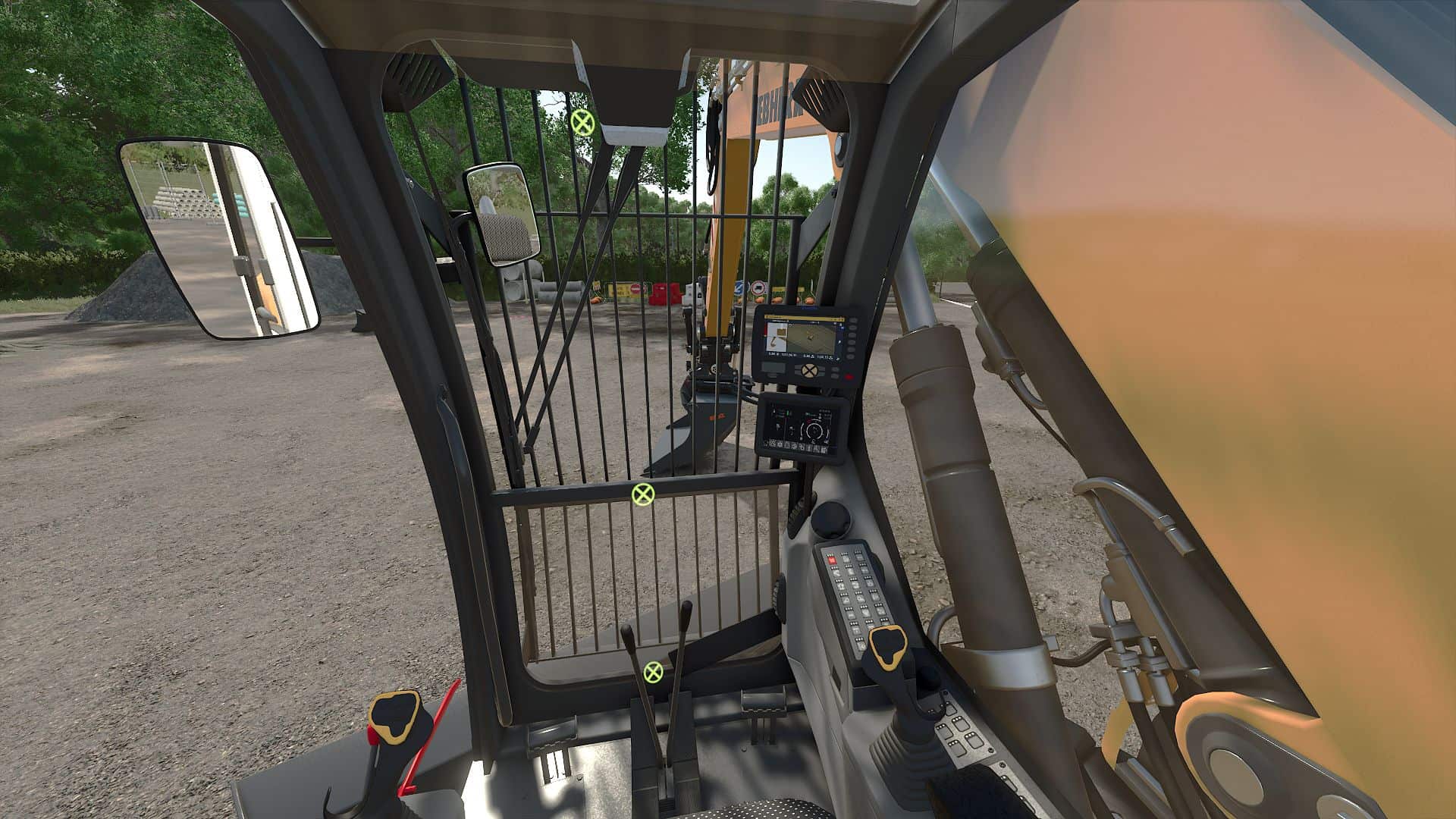
Task: Select the interaction marker on the GPS monitor
Action: [x=811, y=372]
